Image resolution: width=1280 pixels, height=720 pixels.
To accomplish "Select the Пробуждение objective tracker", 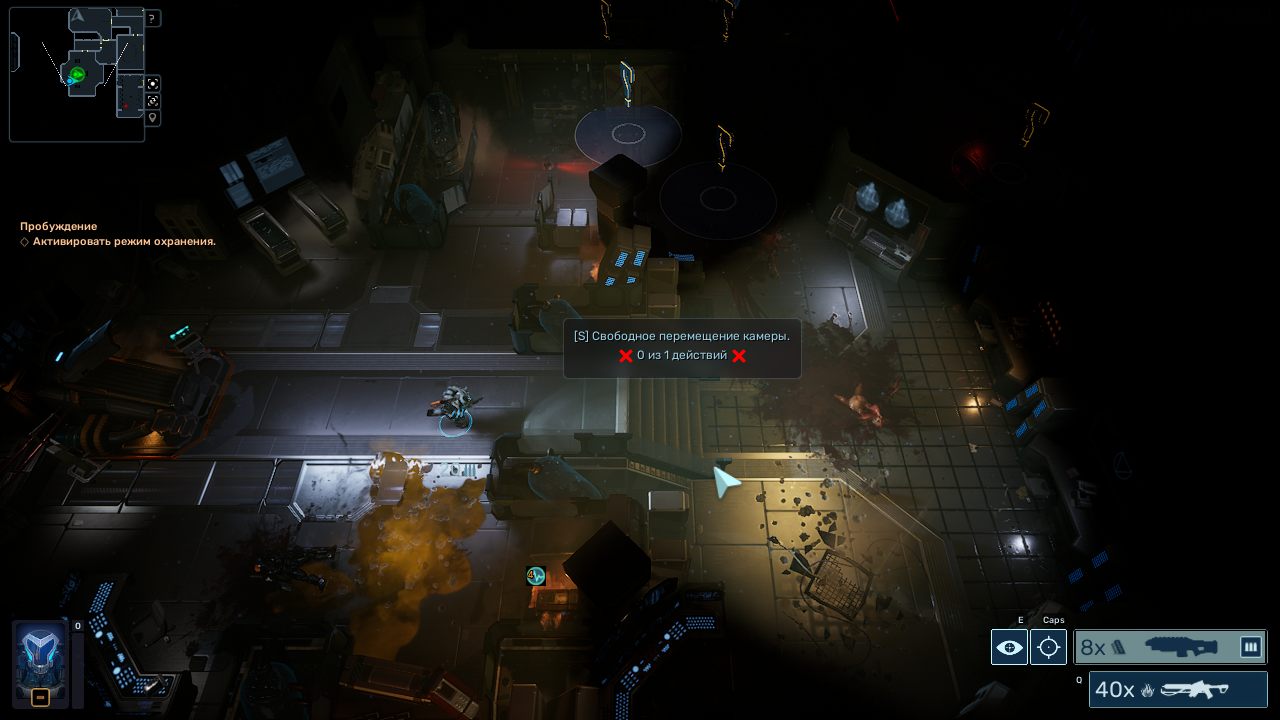I will click(59, 226).
